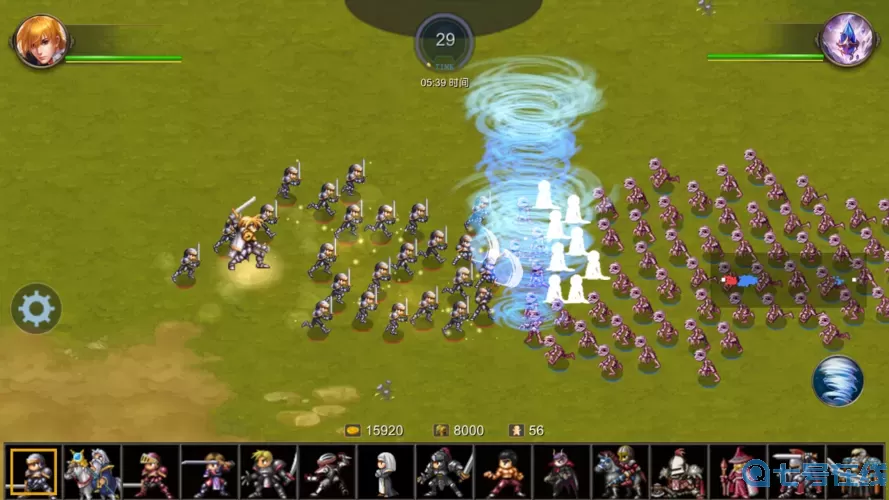Pick the blonde swordsman with curved blade
The height and width of the screenshot is (500, 889).
coord(268,471)
